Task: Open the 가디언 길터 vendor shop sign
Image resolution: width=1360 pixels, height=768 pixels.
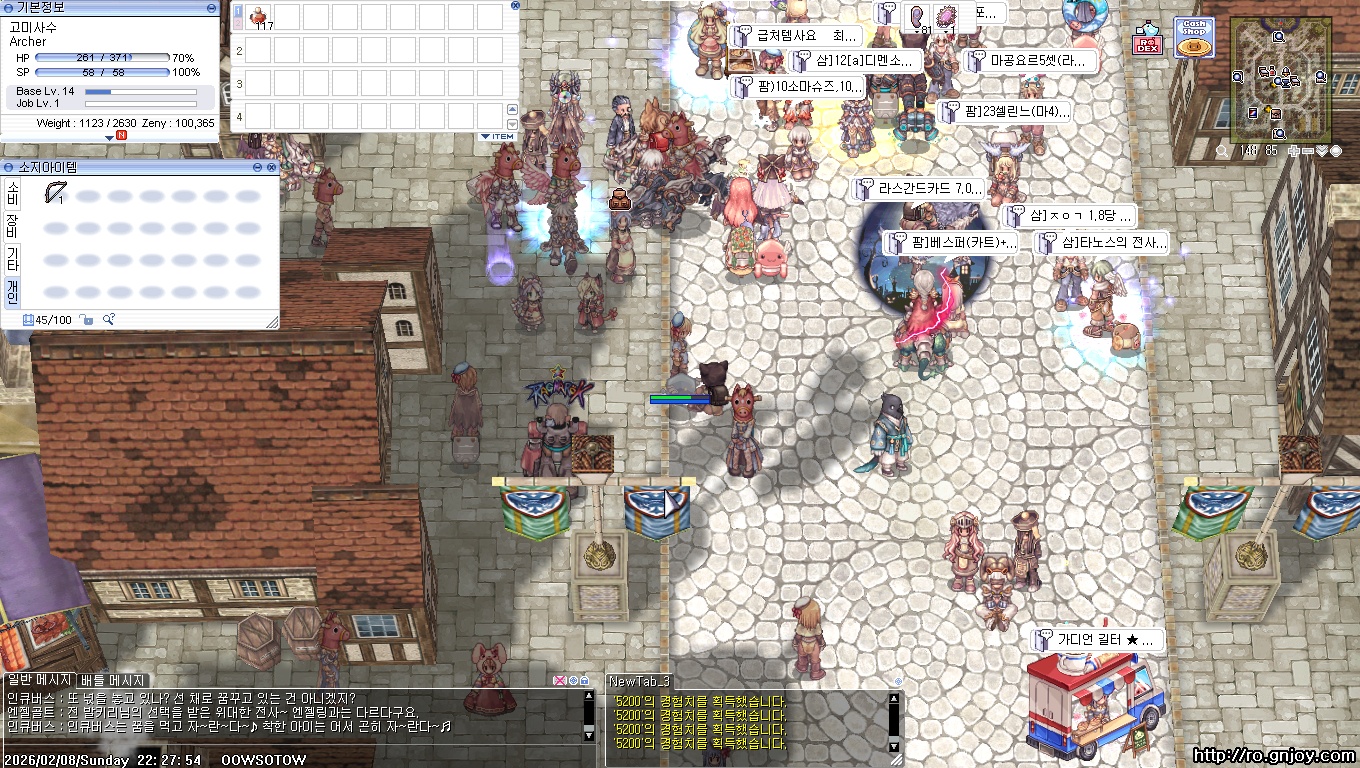Action: (1098, 639)
